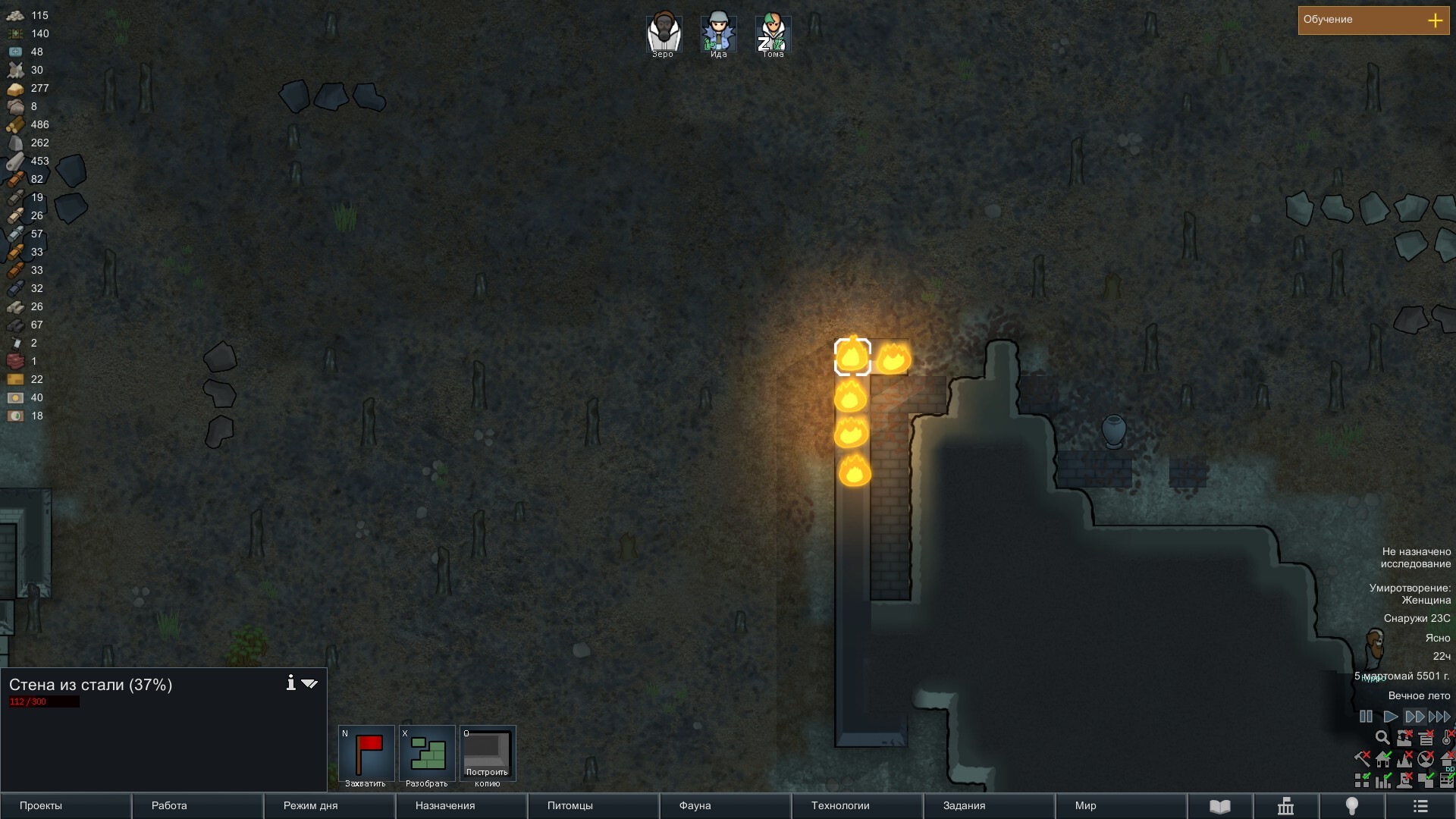Screen dimensions: 1456x819
Task: Toggle the temperature overlay thermometer icon
Action: pyautogui.click(x=1448, y=737)
